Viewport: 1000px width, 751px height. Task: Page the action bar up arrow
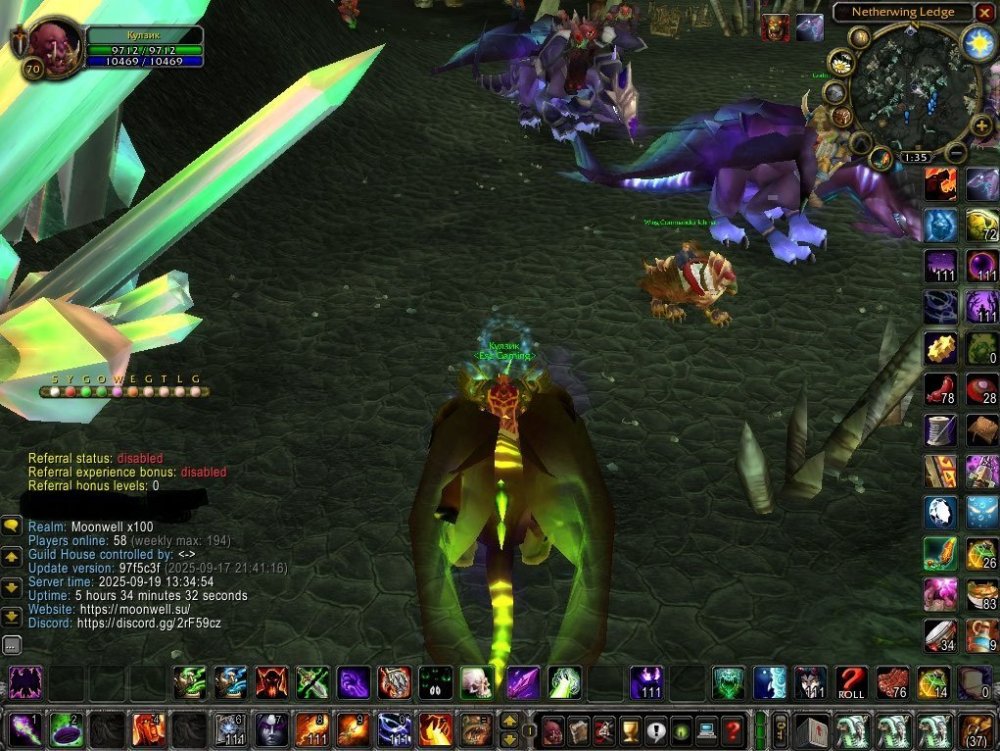[x=509, y=721]
